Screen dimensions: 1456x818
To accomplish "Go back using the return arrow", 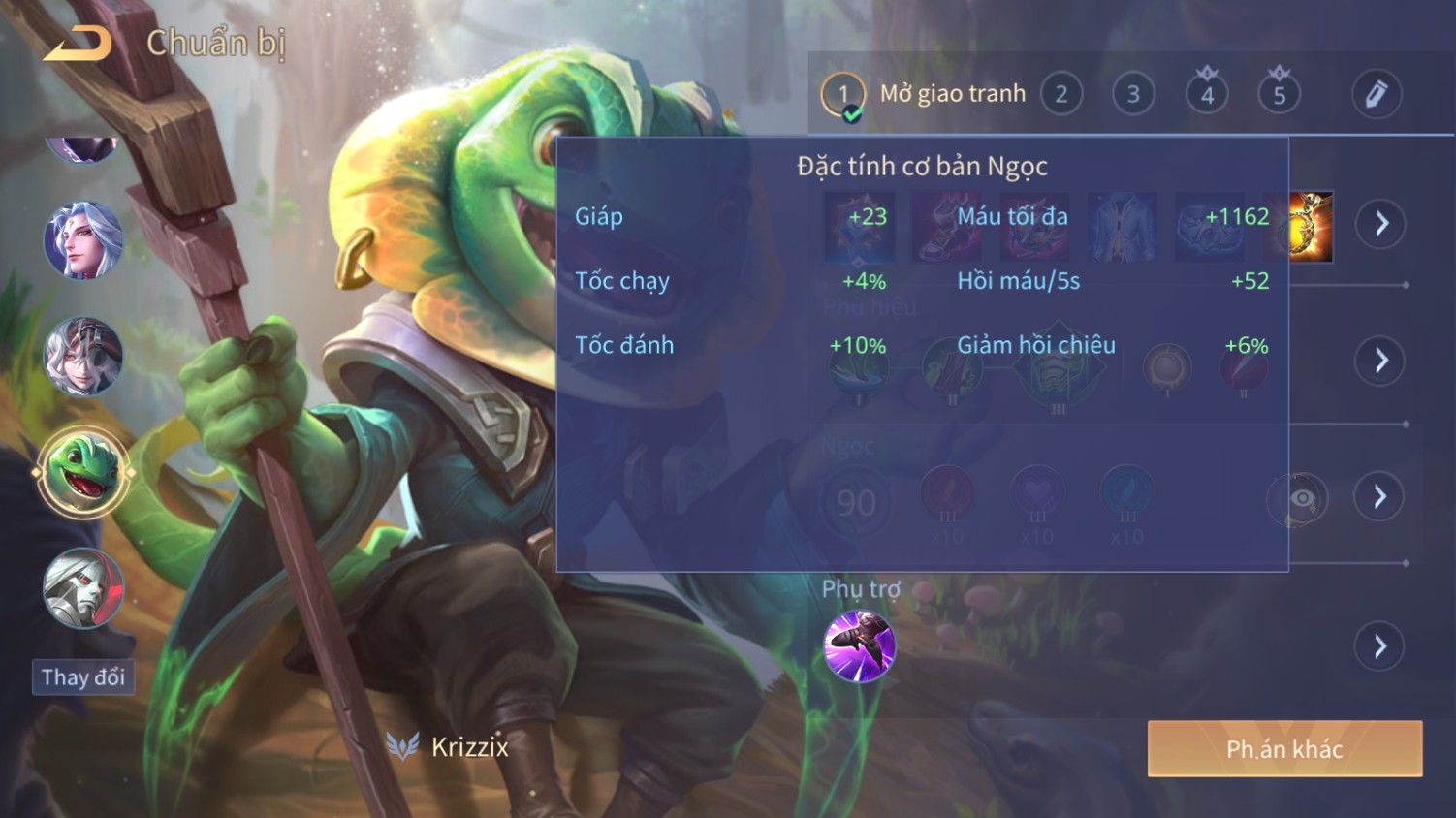I will point(78,44).
